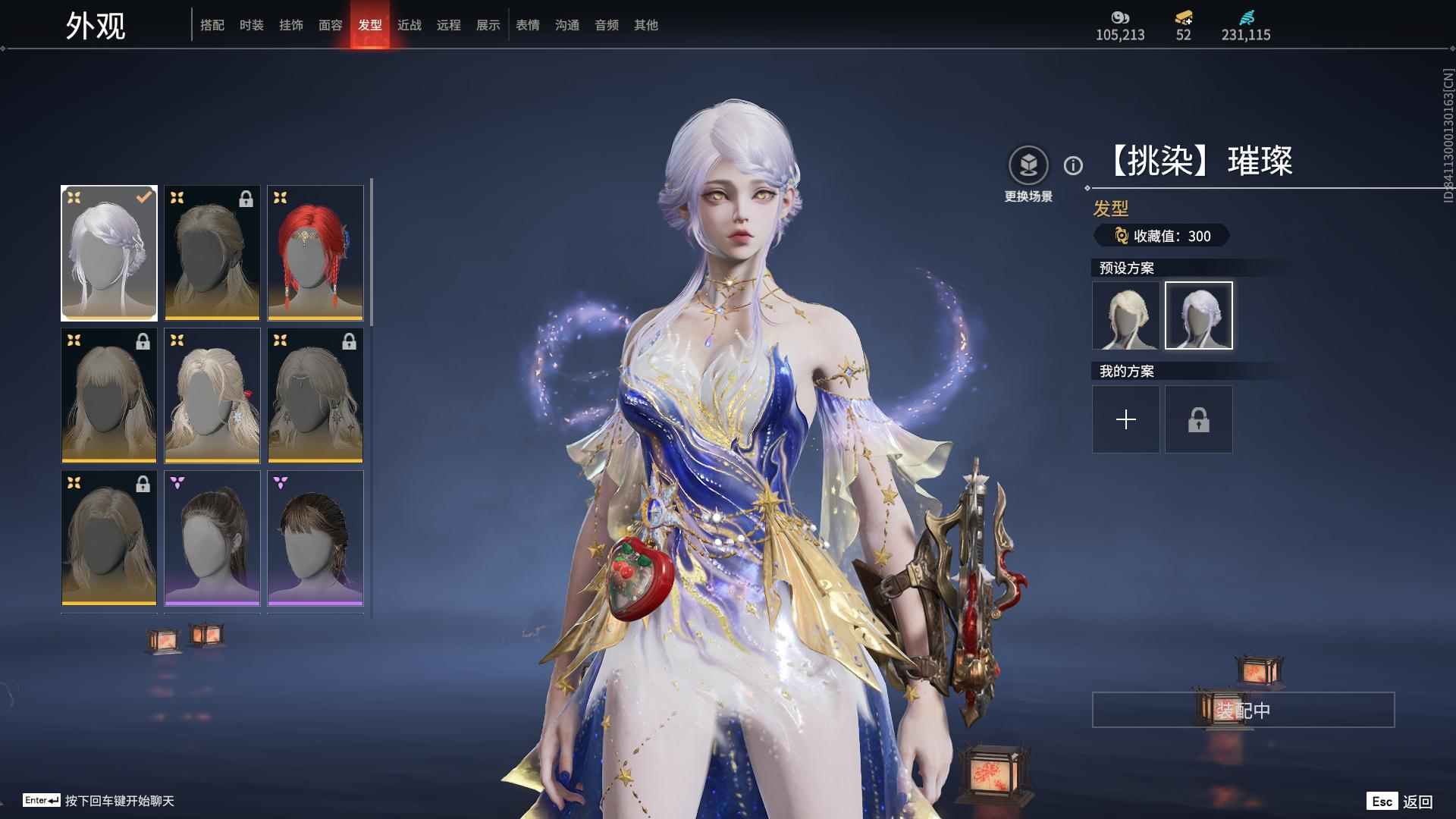Choose the blonde preset color scheme
The height and width of the screenshot is (819, 1456).
(1126, 315)
